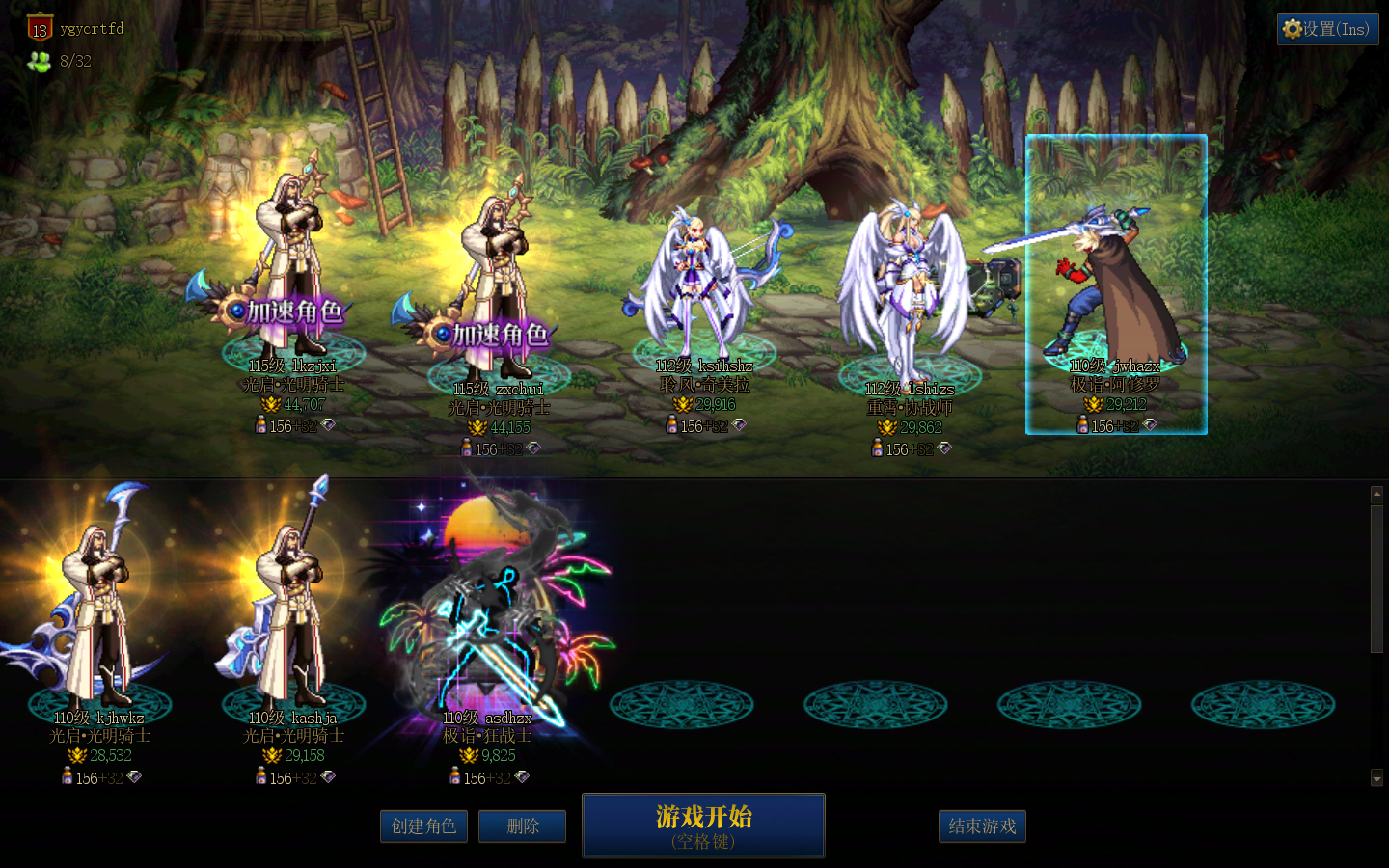The height and width of the screenshot is (868, 1389).
Task: Select character kjhwkz
Action: (x=98, y=617)
